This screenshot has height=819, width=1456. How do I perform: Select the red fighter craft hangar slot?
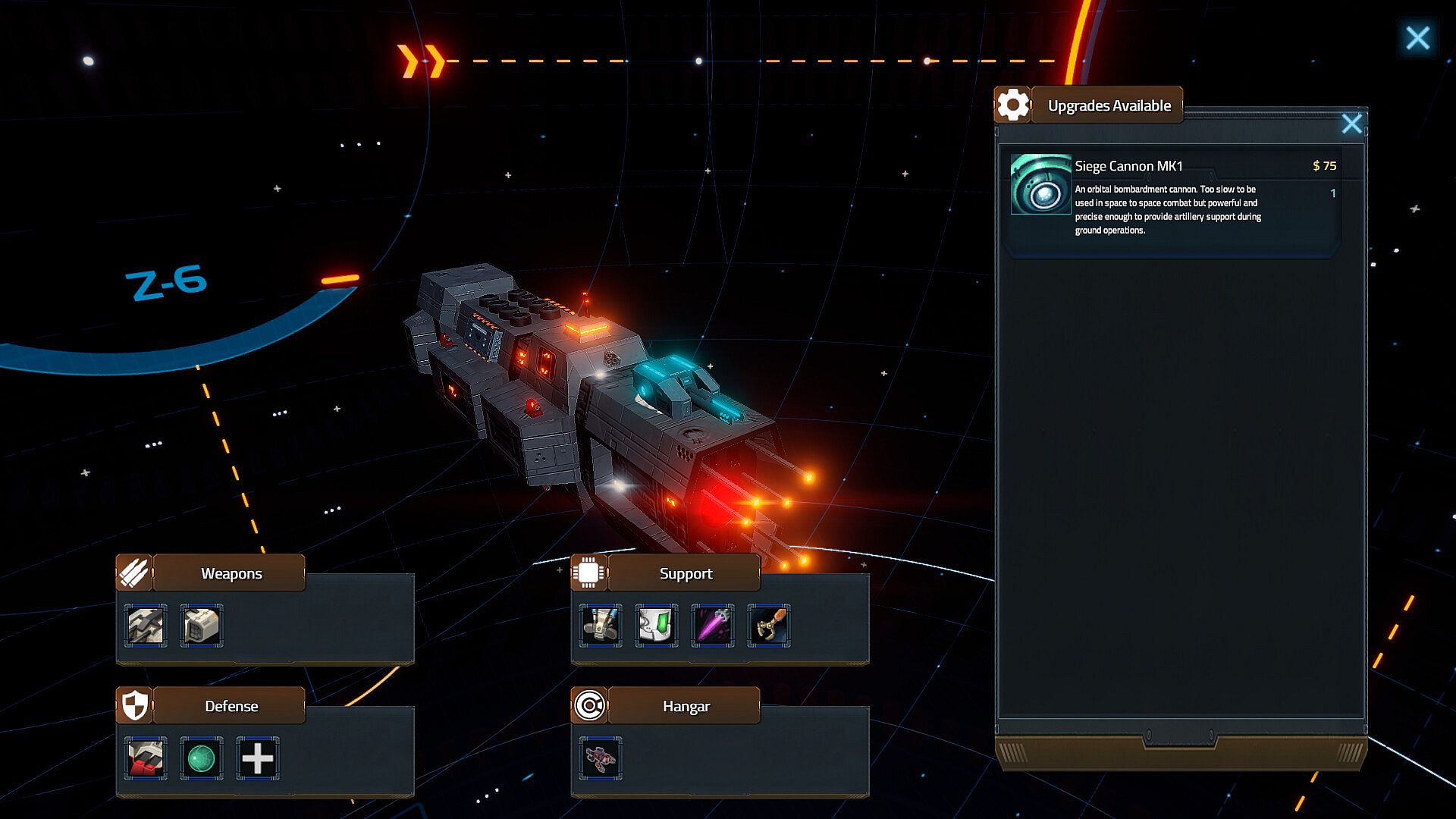(601, 758)
